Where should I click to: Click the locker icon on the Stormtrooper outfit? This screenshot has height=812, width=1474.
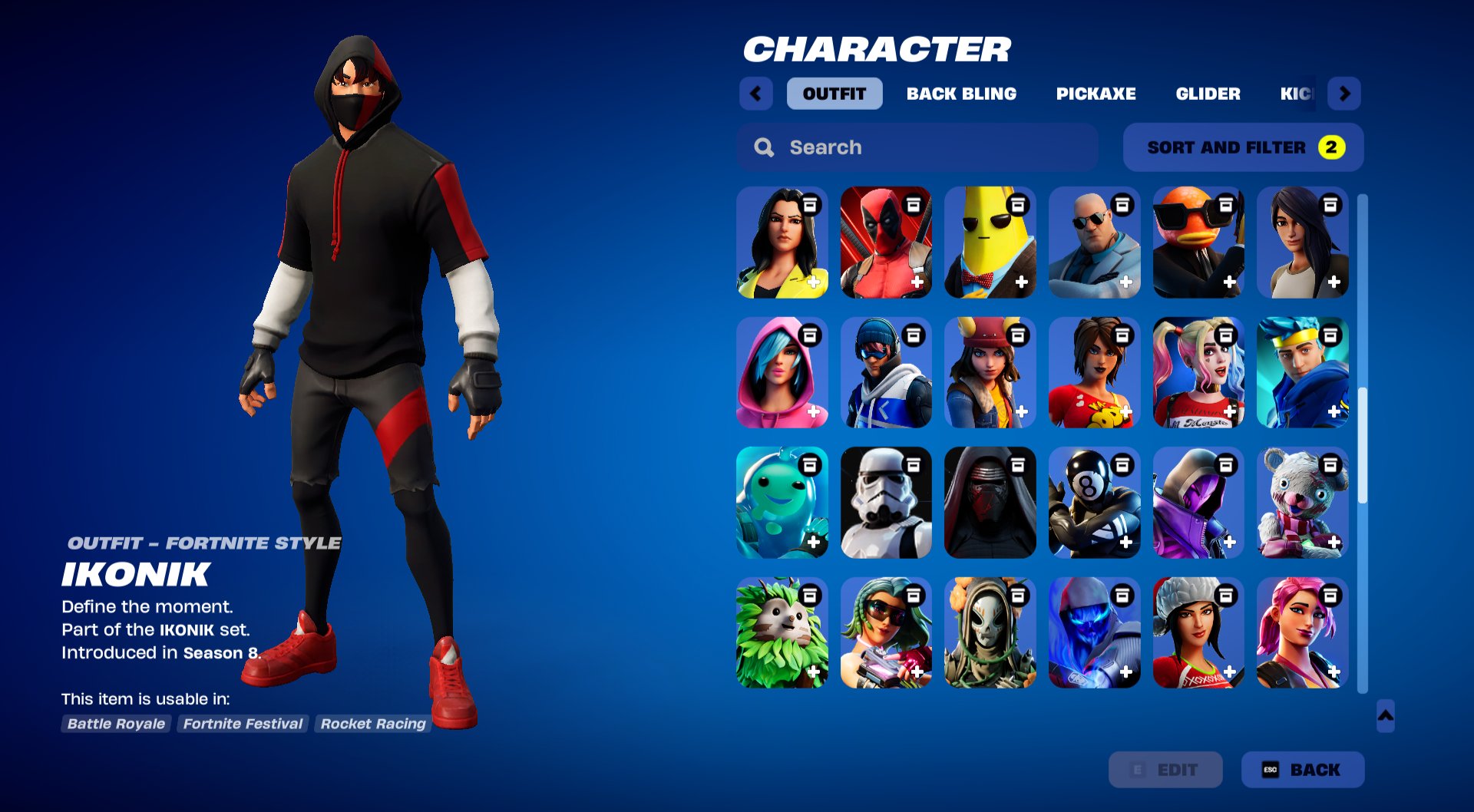tap(914, 464)
